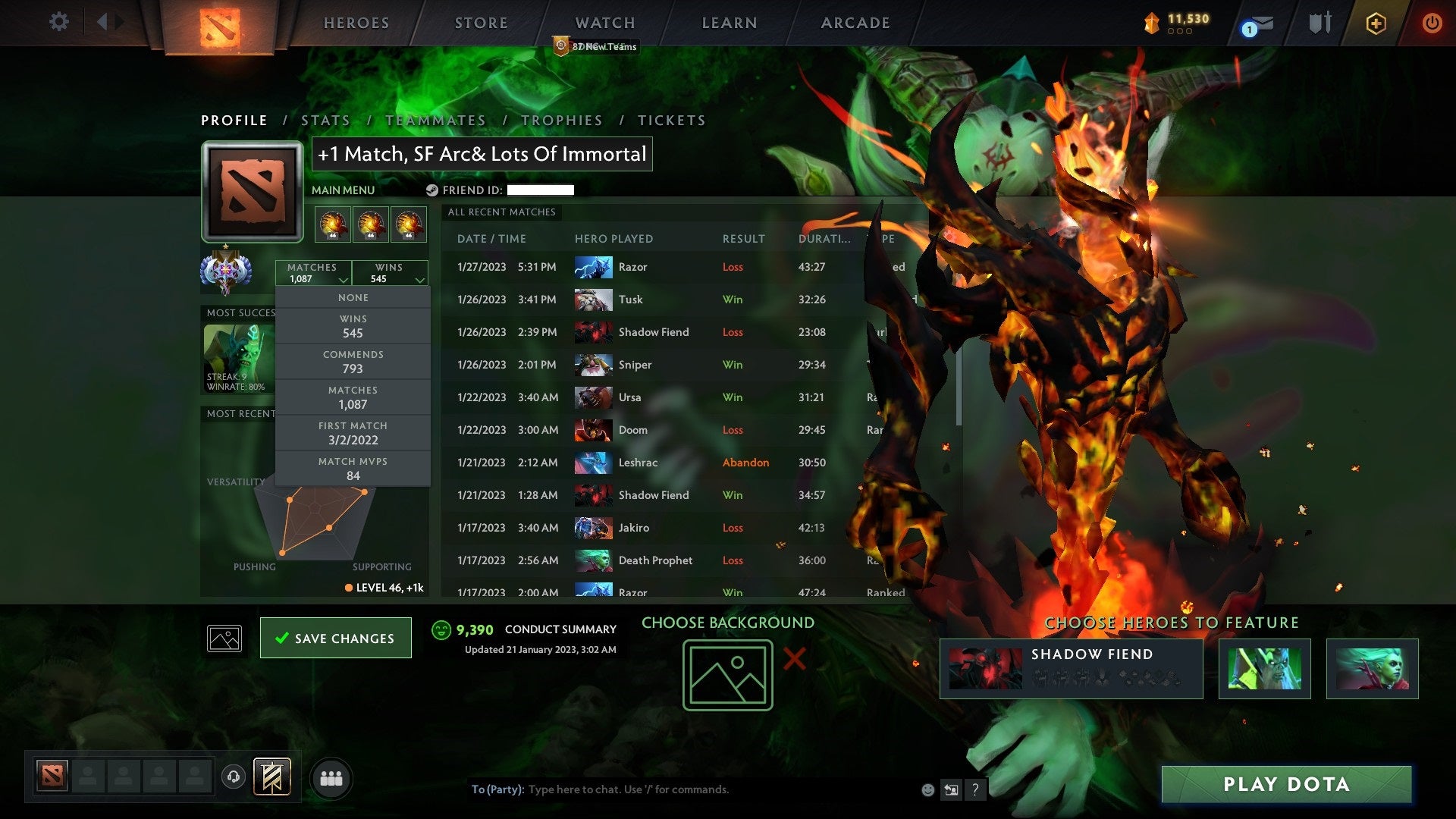1456x819 pixels.
Task: Open the HEROES menu
Action: [x=356, y=22]
